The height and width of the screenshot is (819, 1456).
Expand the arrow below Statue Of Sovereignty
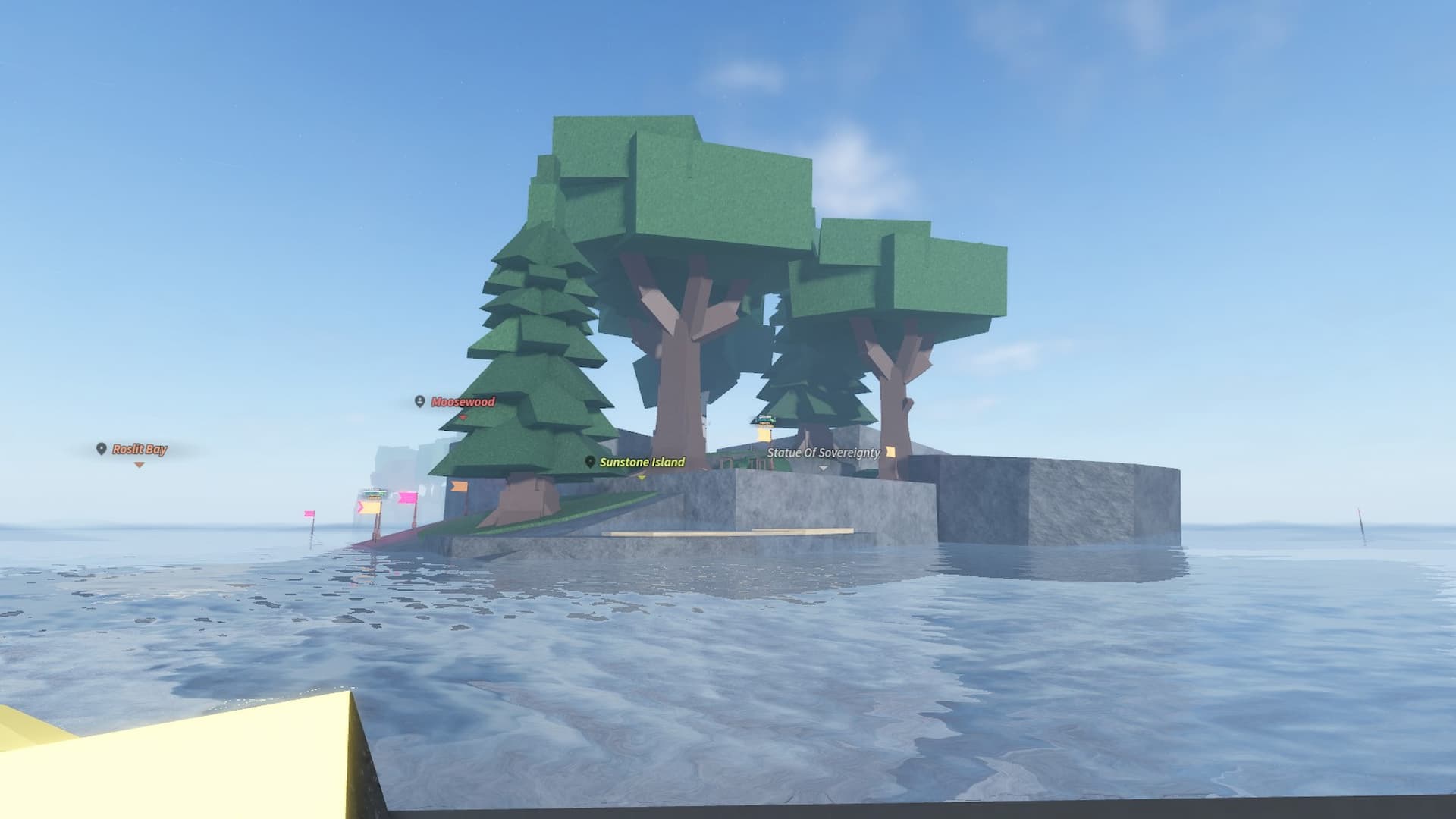(823, 468)
